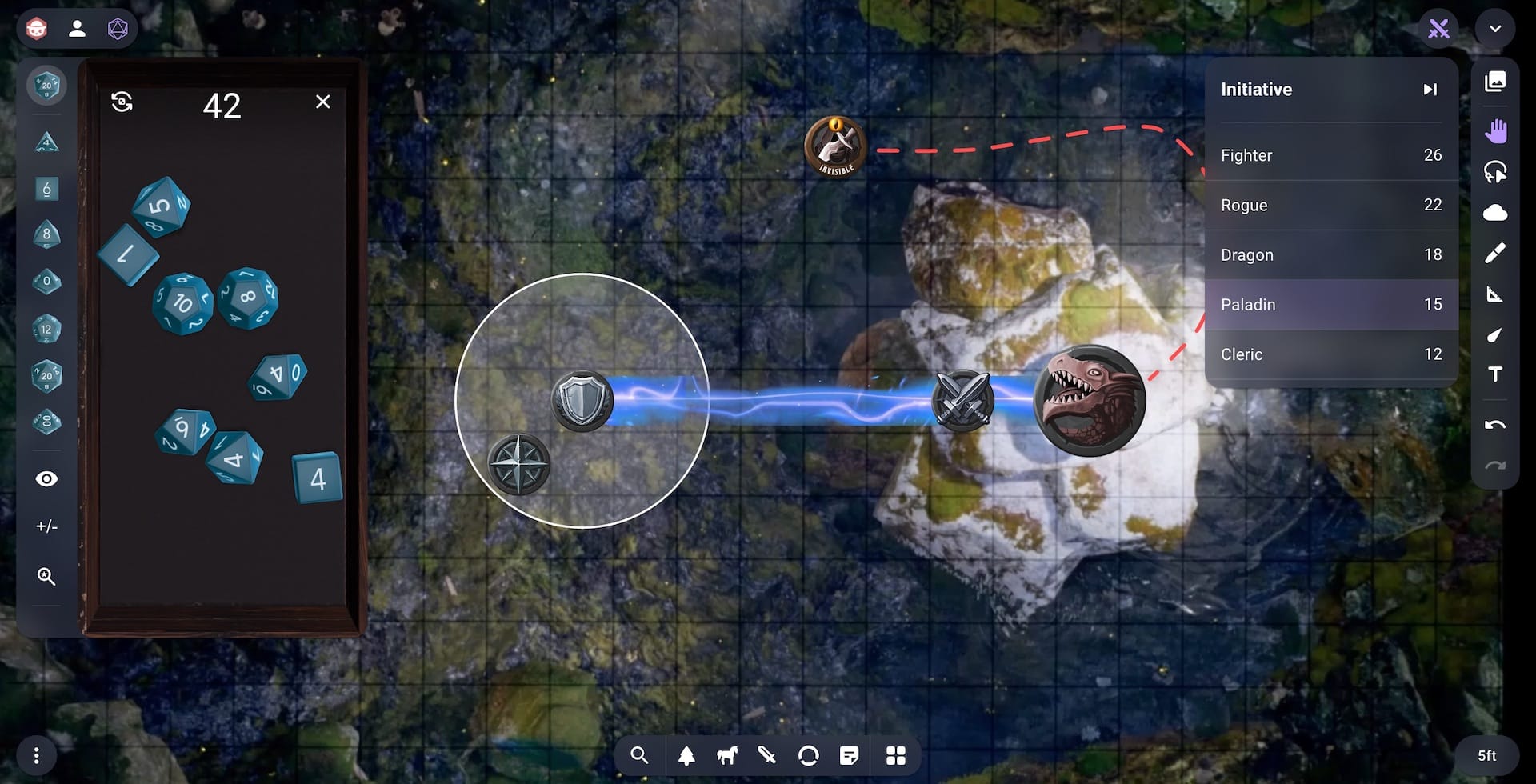Collapse the top-right panel with the chevron
This screenshot has width=1536, height=784.
(x=1494, y=29)
